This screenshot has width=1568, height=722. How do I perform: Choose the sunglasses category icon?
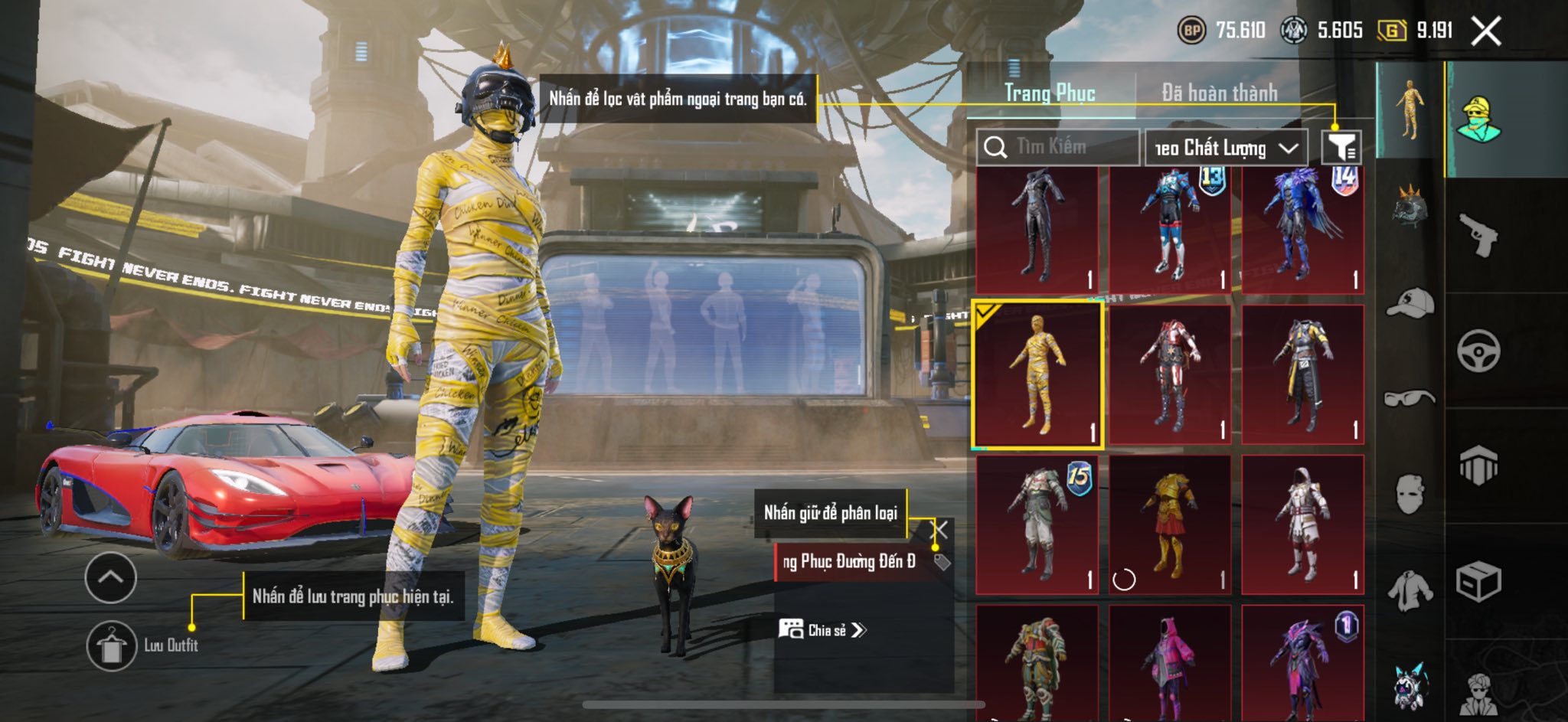click(1410, 398)
